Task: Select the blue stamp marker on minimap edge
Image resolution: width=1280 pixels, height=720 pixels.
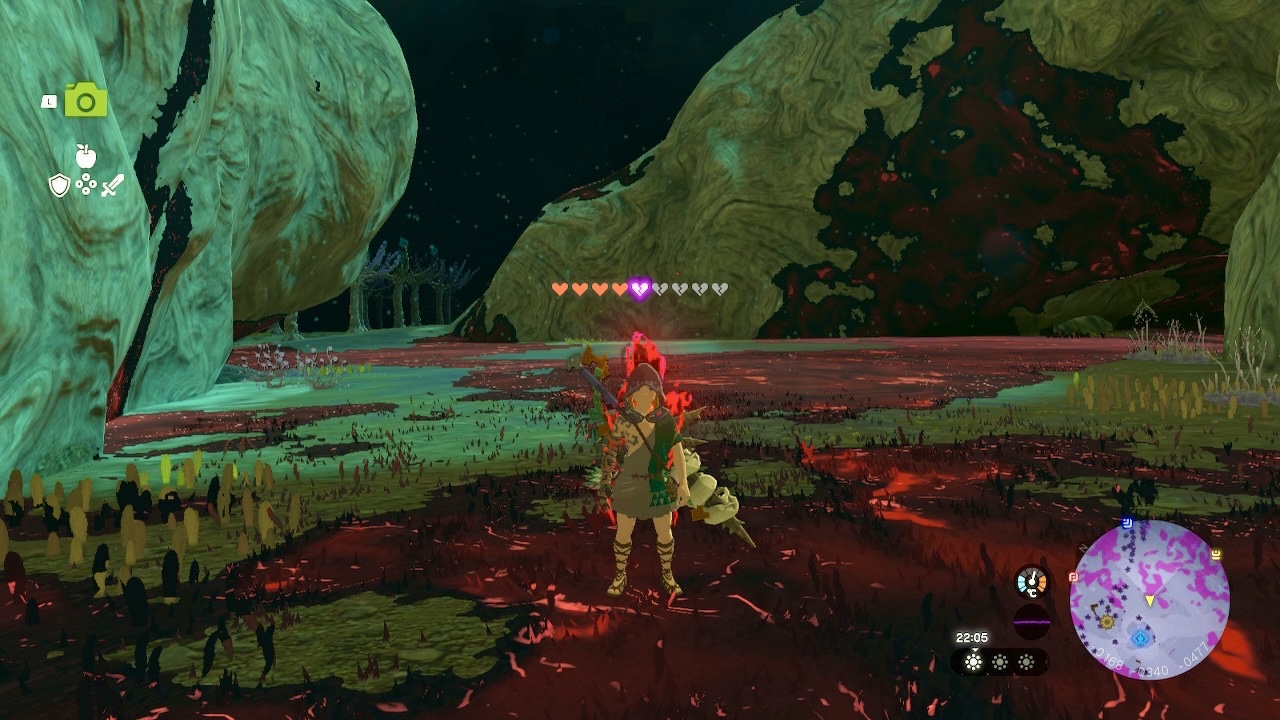Action: pos(1127,521)
